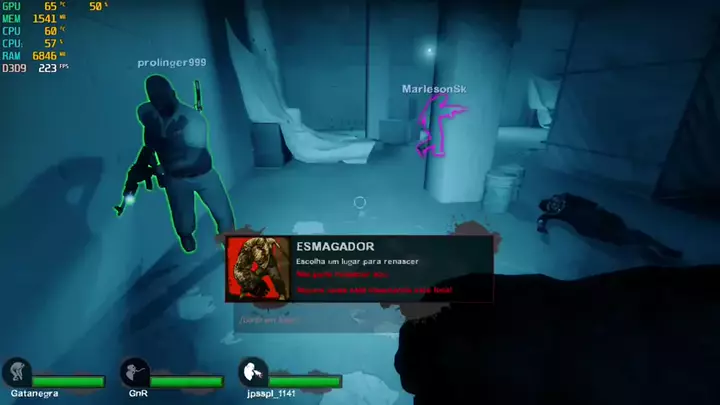Select GnR's survivor portrait
This screenshot has height=405, width=720.
click(x=134, y=373)
